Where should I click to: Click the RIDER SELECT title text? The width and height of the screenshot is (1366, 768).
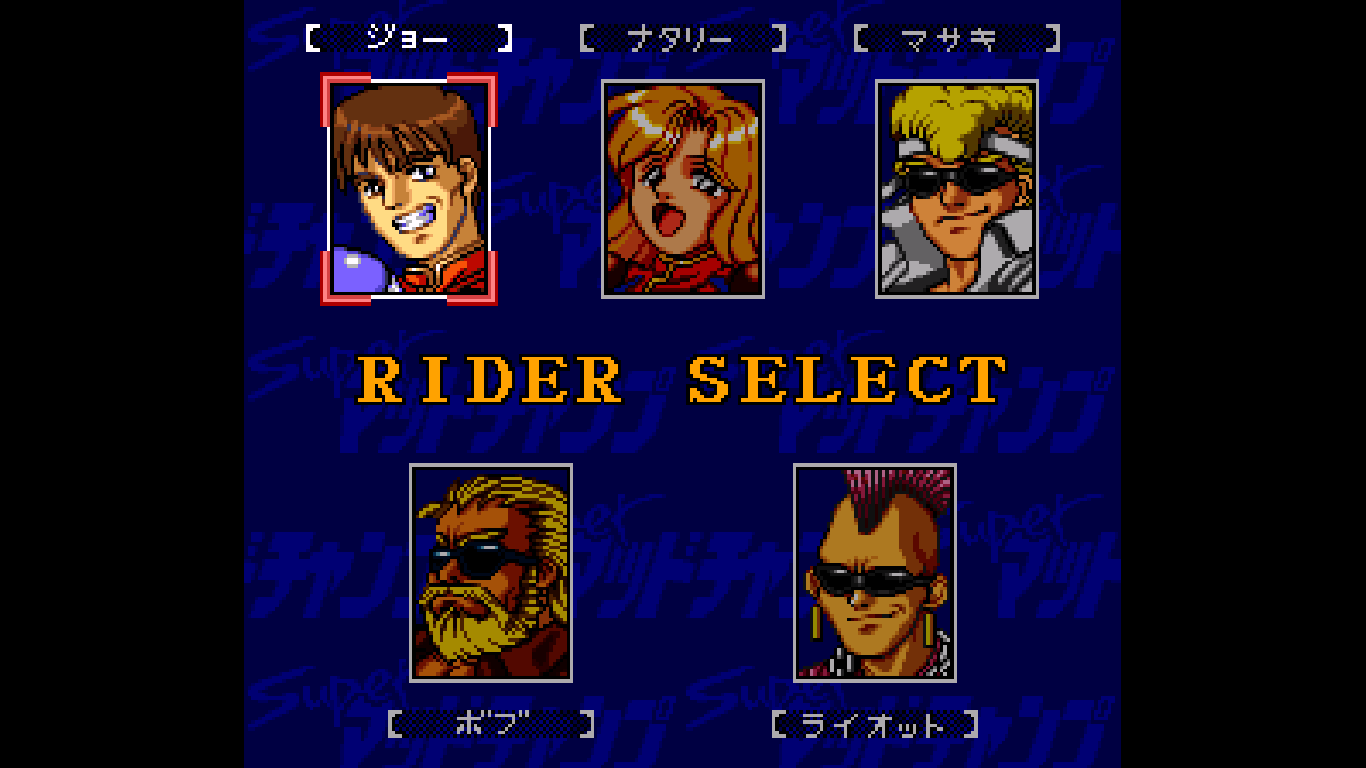[683, 378]
